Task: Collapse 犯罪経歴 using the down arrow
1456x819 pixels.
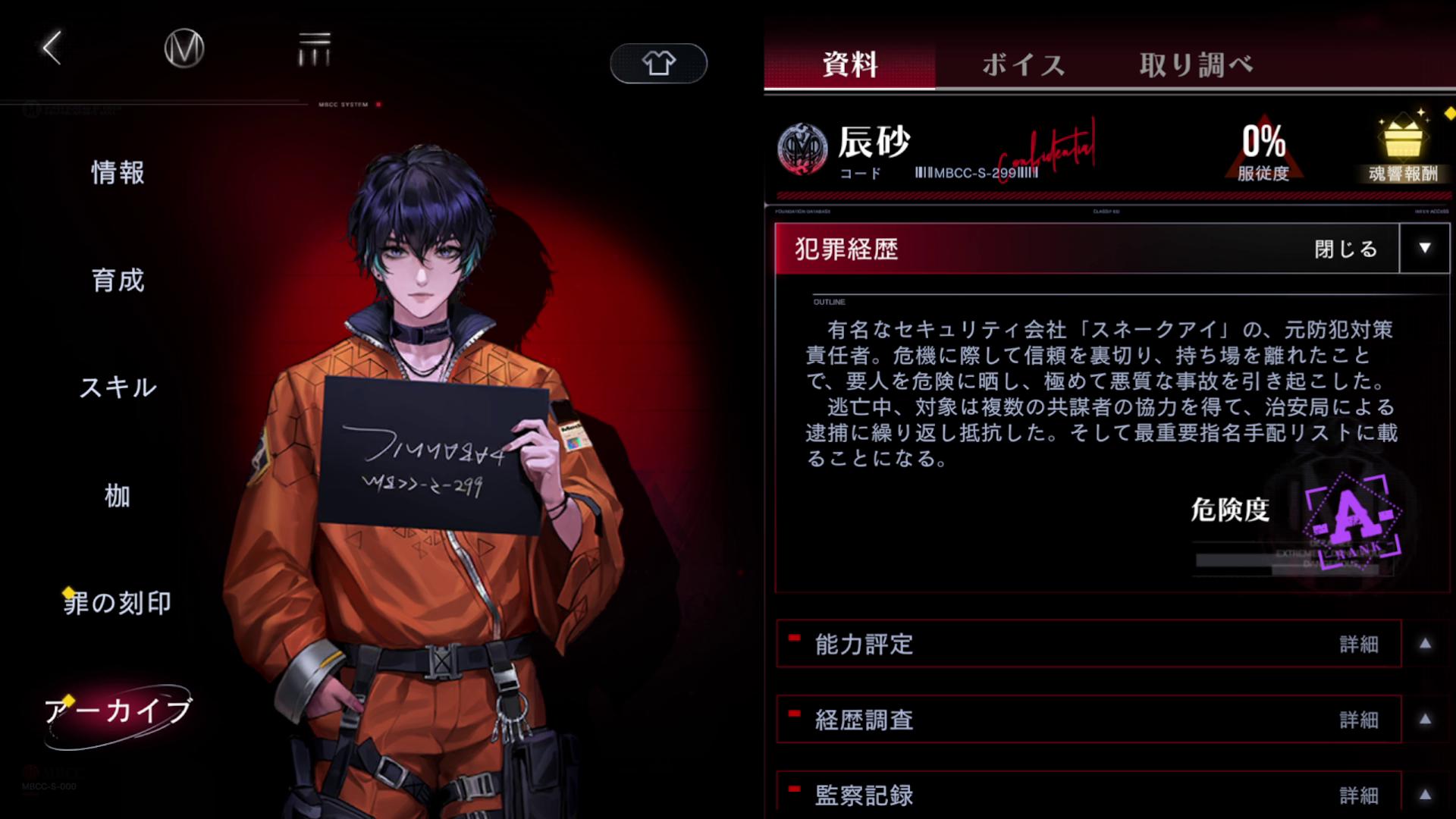Action: [x=1423, y=249]
